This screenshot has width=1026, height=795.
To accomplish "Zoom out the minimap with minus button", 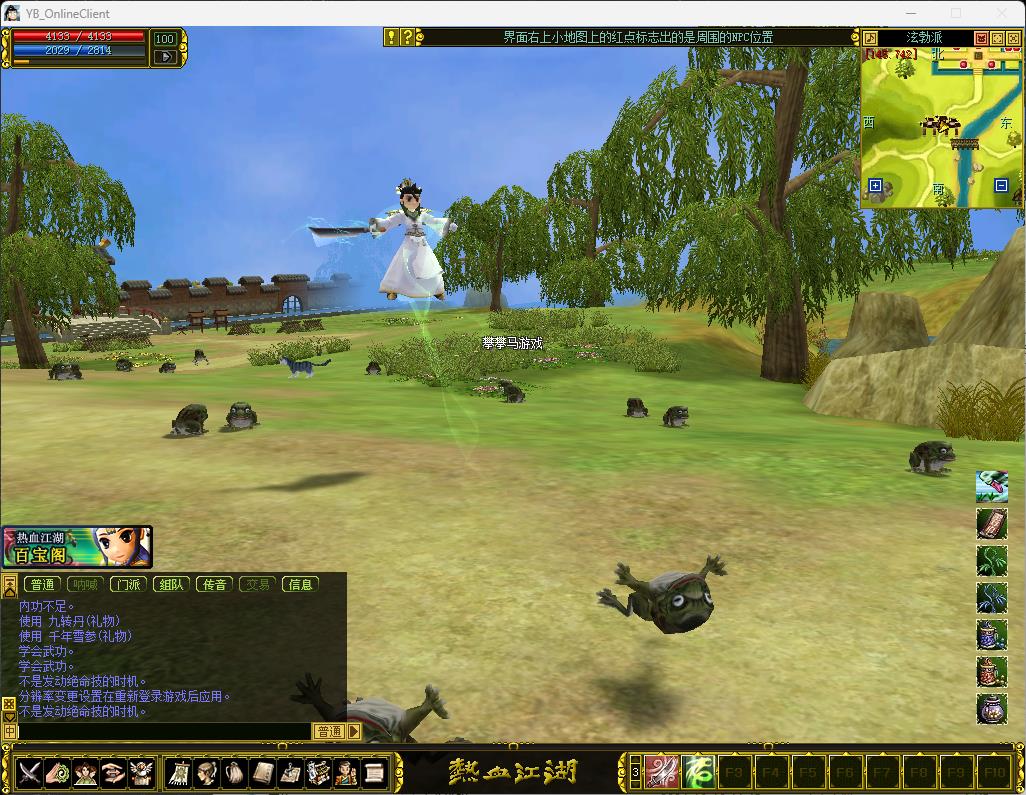I will [1001, 186].
